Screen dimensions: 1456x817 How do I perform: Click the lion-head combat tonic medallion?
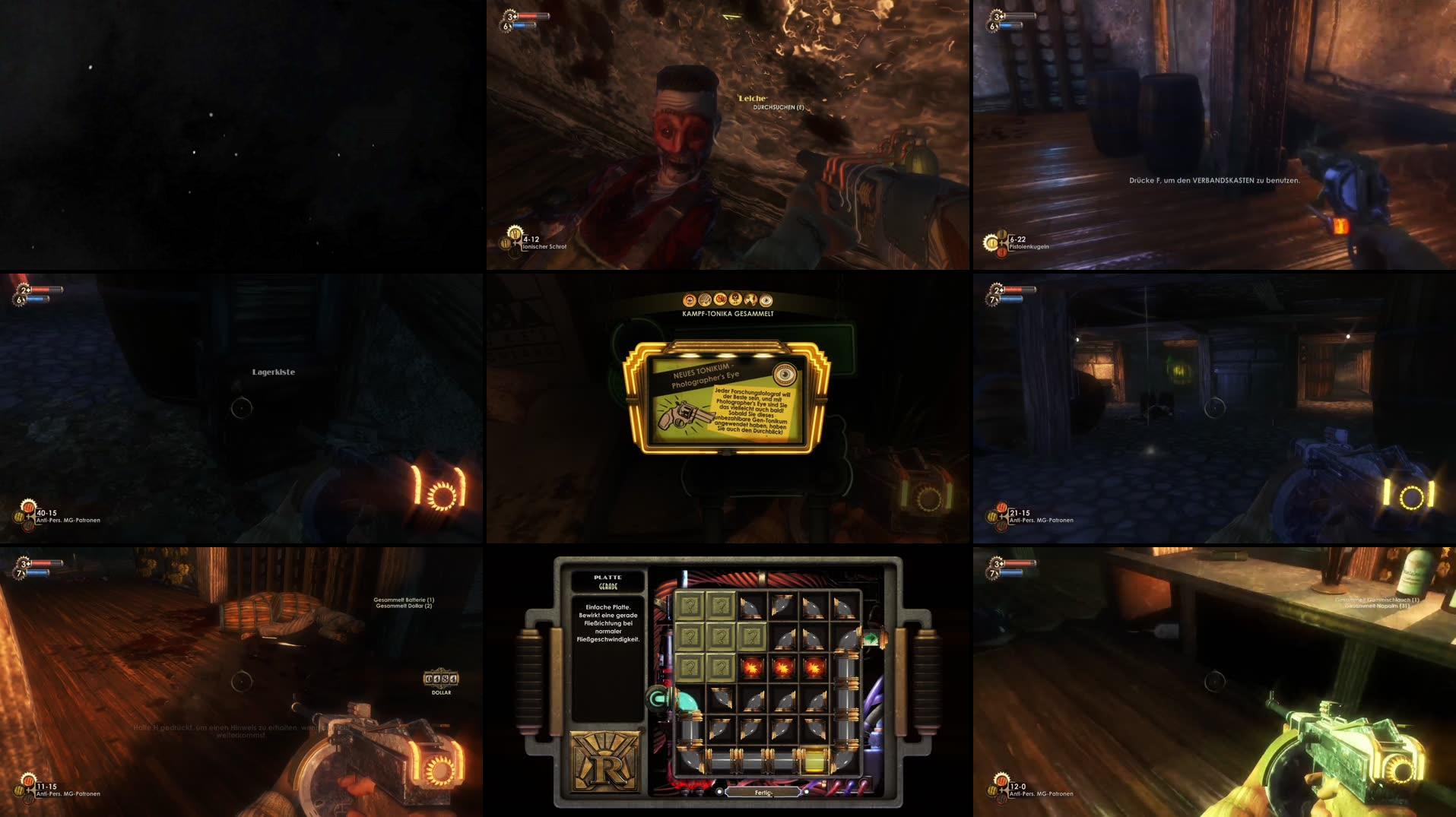tap(735, 299)
